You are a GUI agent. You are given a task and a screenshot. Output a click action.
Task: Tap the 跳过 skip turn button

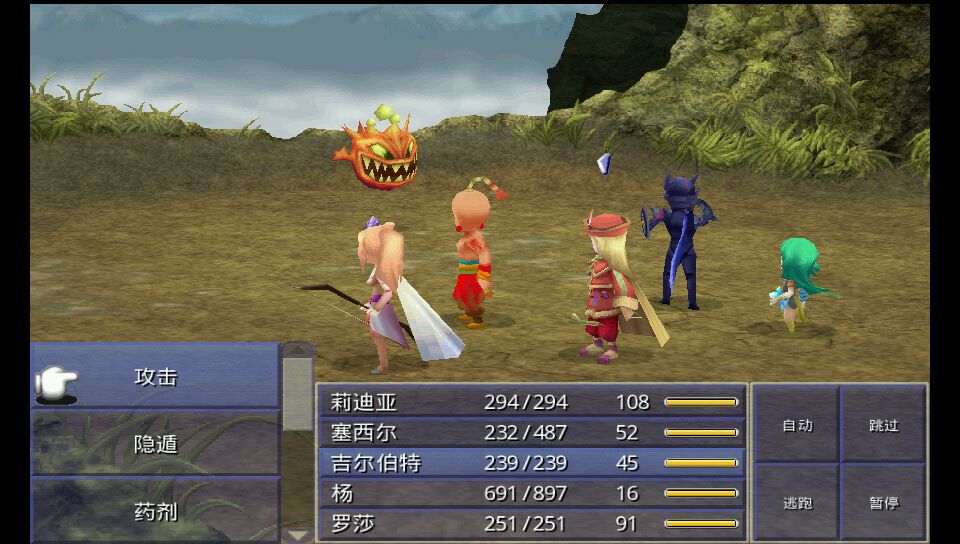click(x=883, y=425)
